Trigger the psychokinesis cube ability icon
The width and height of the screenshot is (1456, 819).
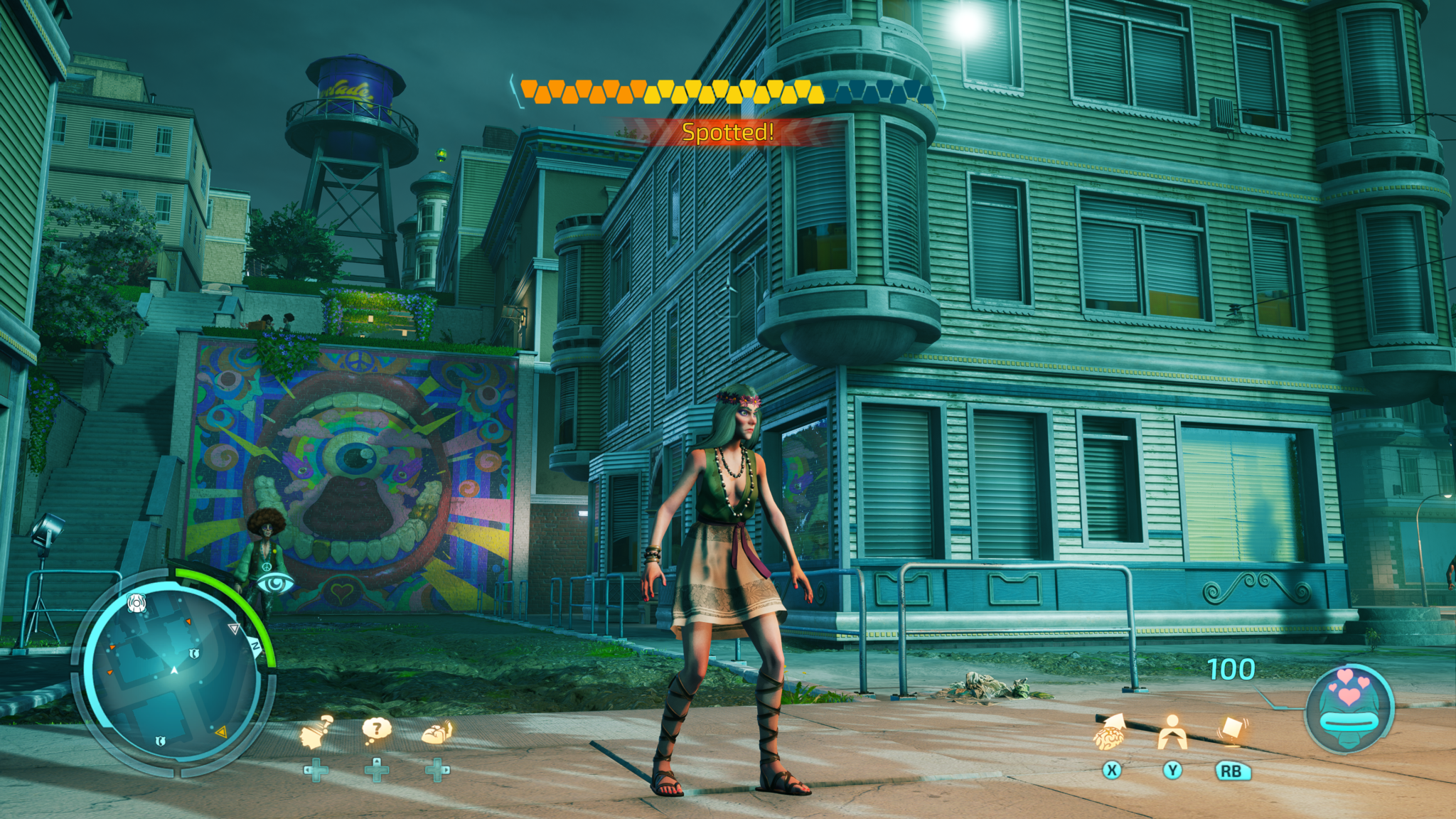pos(1233,729)
